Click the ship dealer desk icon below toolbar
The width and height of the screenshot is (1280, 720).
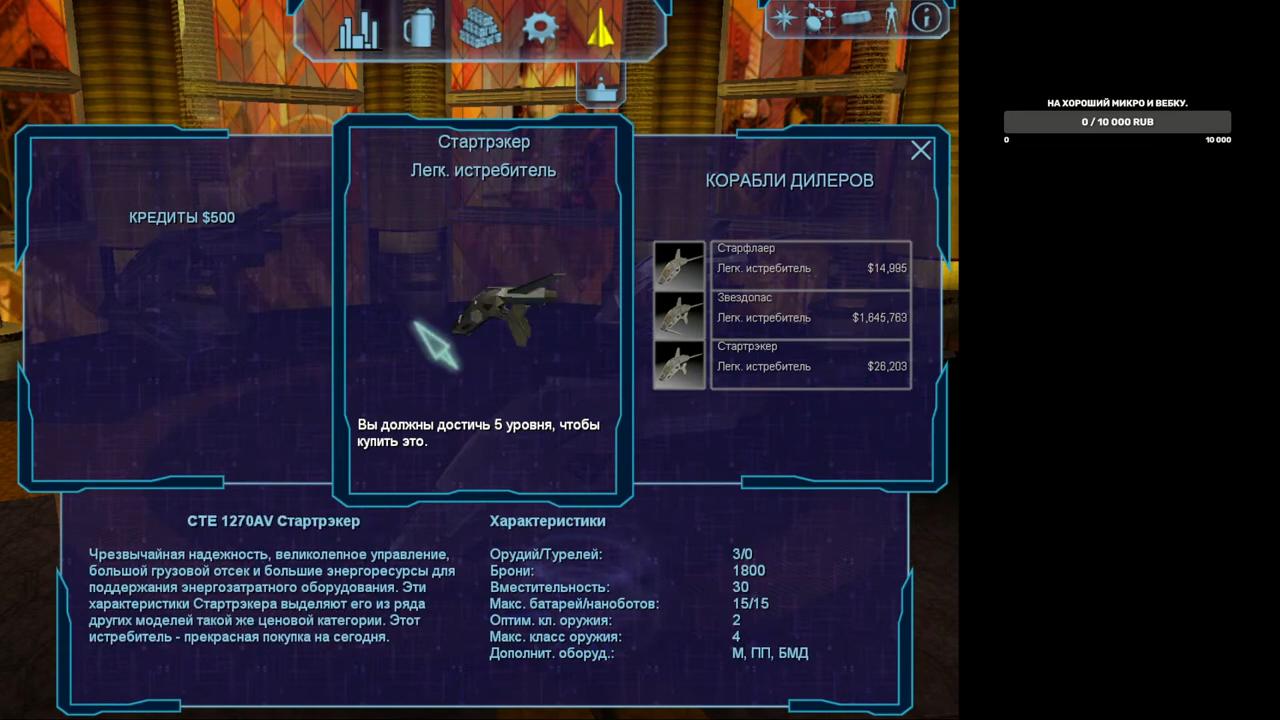[x=600, y=88]
